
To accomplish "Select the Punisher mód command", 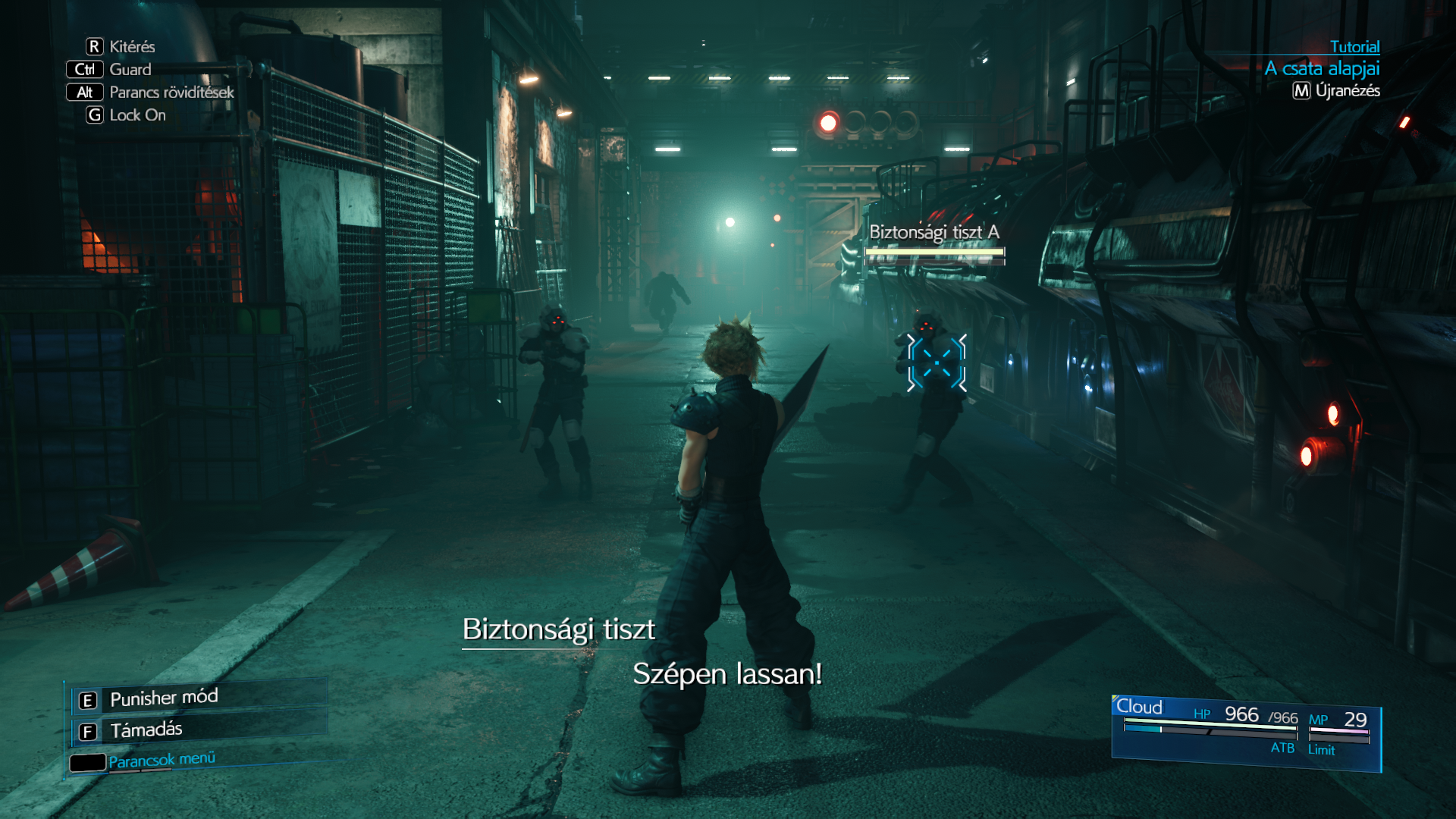I will [x=163, y=698].
